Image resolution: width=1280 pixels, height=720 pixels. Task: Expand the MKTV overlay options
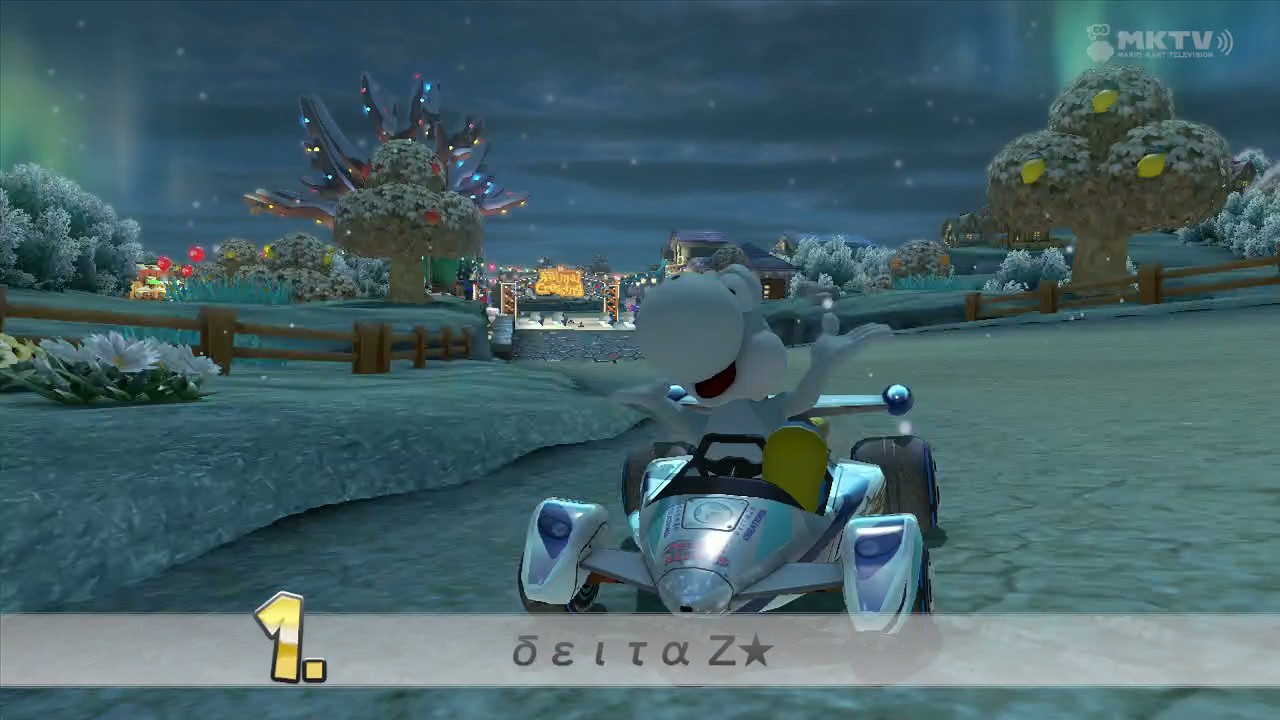click(x=1165, y=37)
